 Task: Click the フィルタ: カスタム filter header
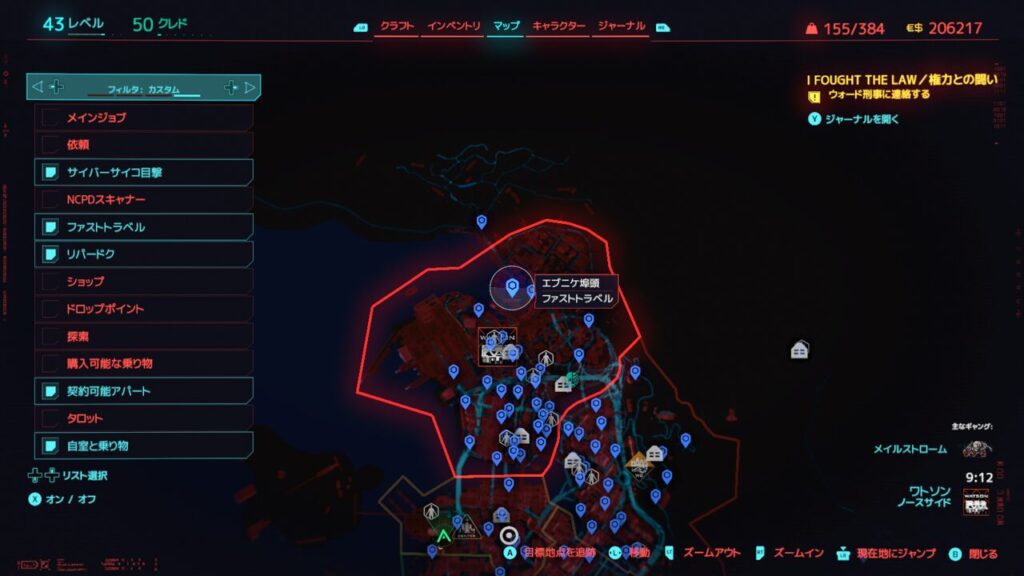click(x=144, y=88)
